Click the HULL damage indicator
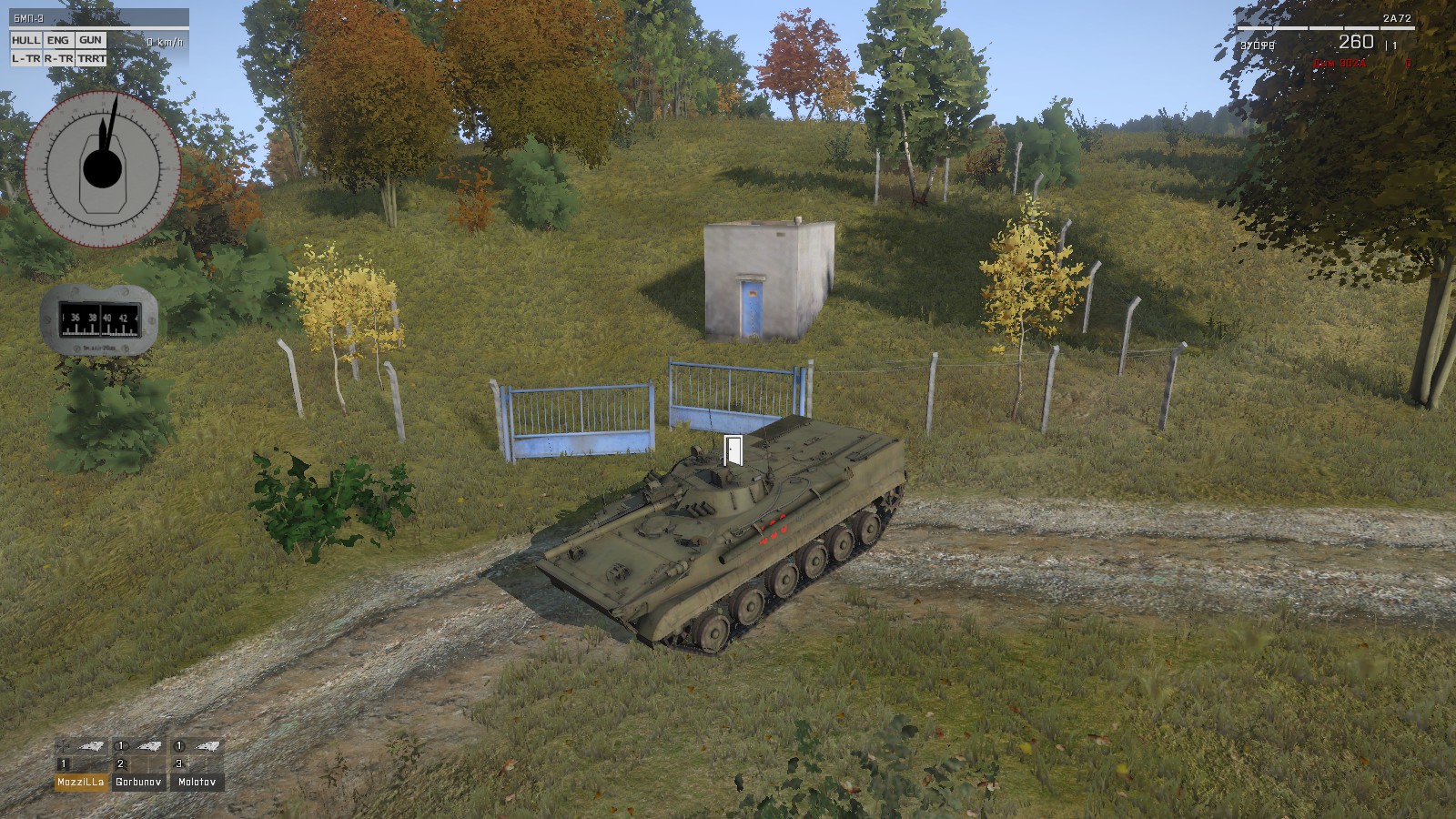 click(26, 40)
